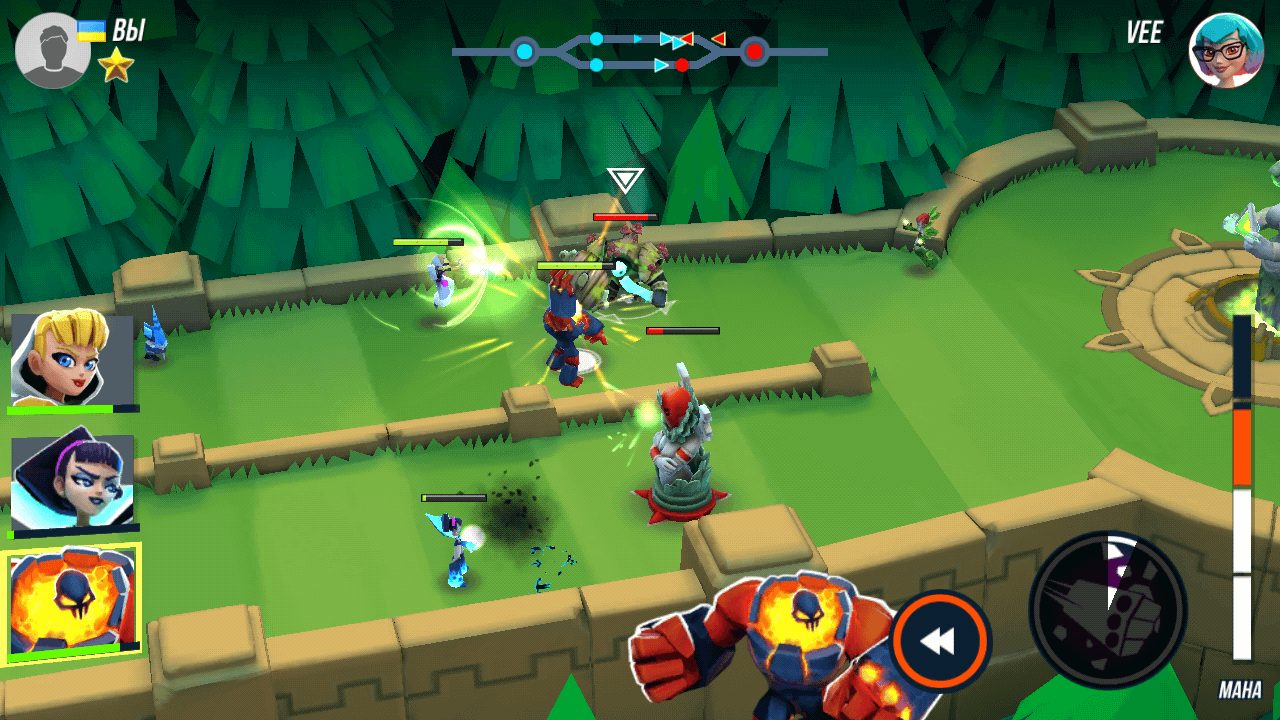Open your player profile avatar
Image resolution: width=1280 pixels, height=720 pixels.
click(52, 50)
